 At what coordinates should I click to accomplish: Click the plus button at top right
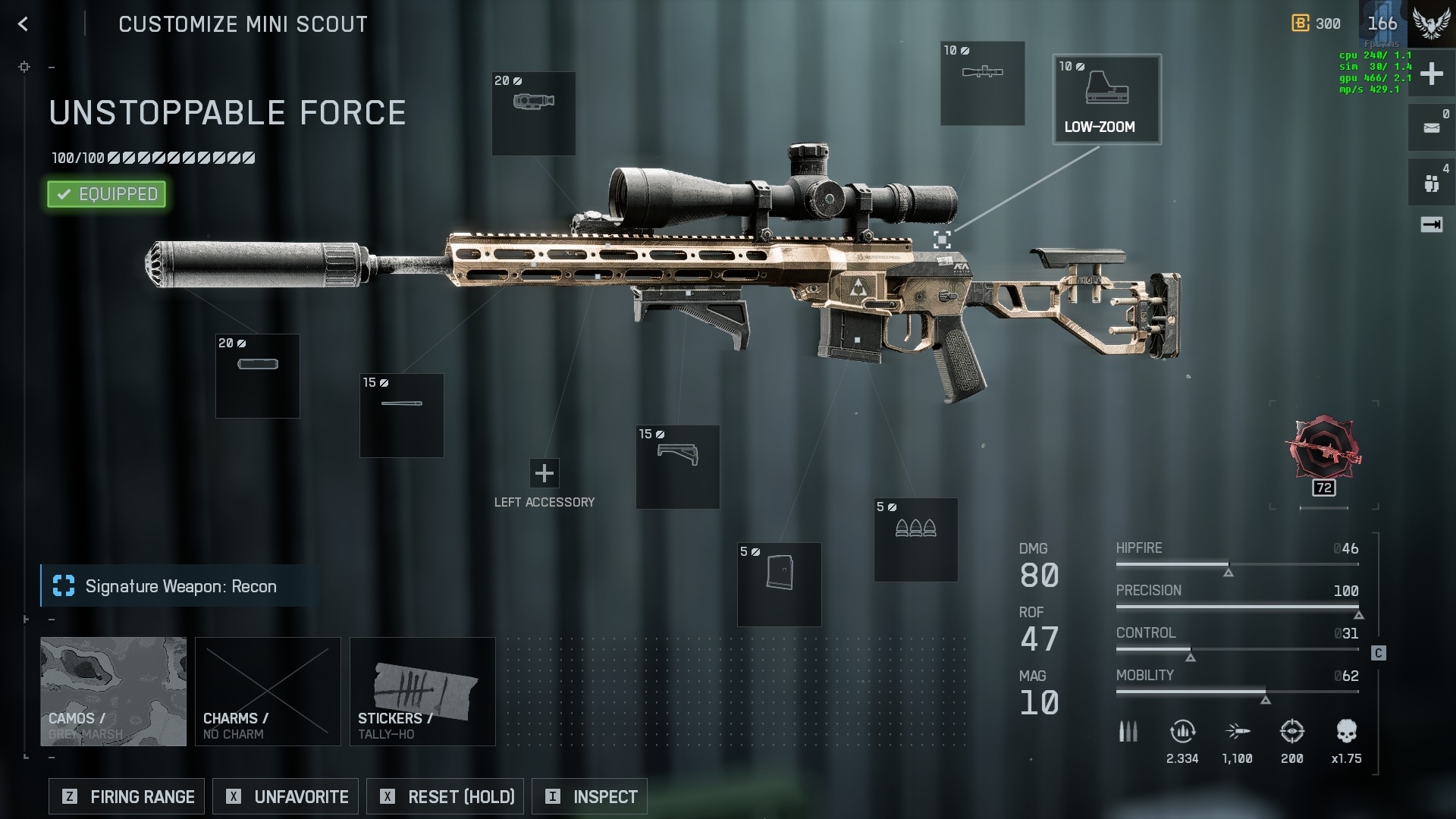click(x=1431, y=74)
